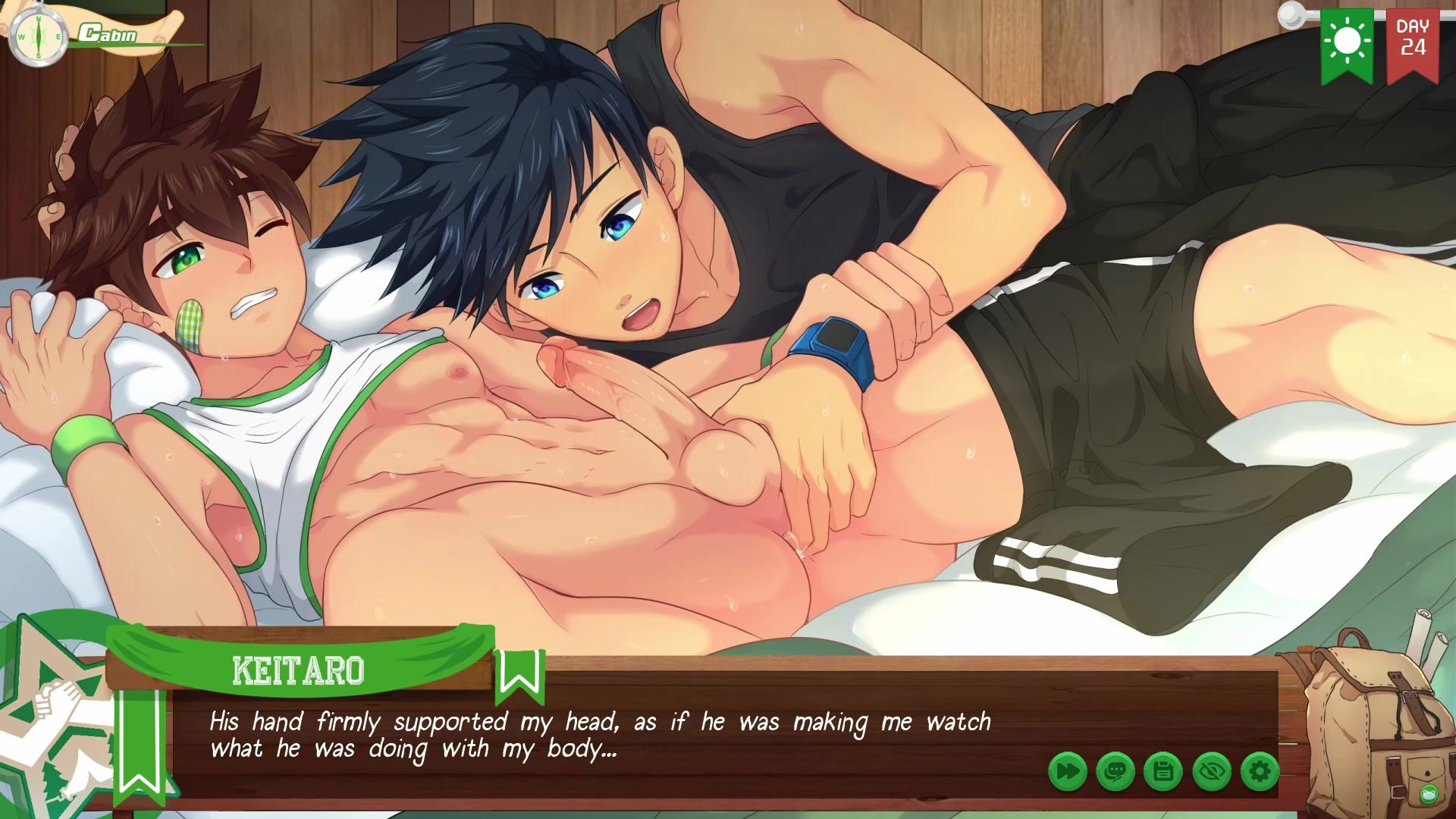Hide the dialogue interface with the eye icon
Viewport: 1456px width, 819px height.
(1211, 772)
